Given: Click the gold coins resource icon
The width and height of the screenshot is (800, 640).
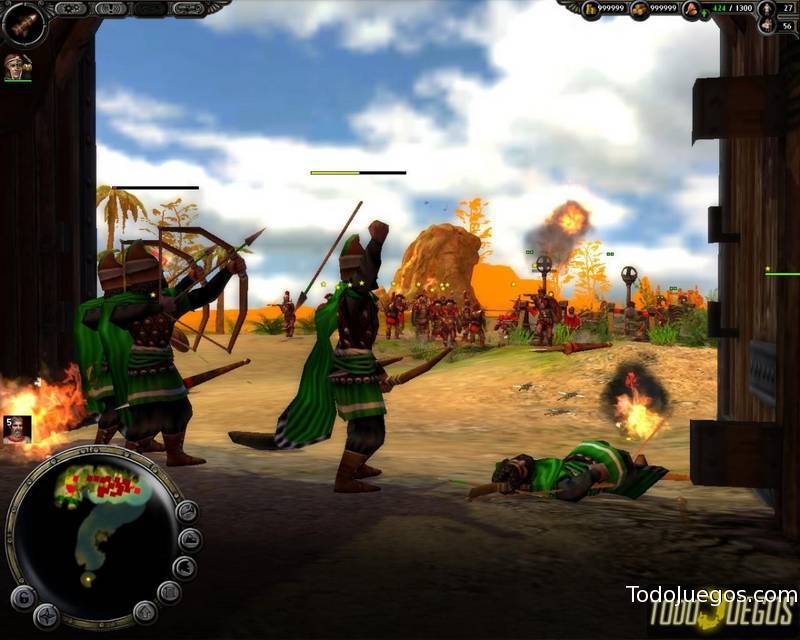Looking at the screenshot, I should (592, 9).
